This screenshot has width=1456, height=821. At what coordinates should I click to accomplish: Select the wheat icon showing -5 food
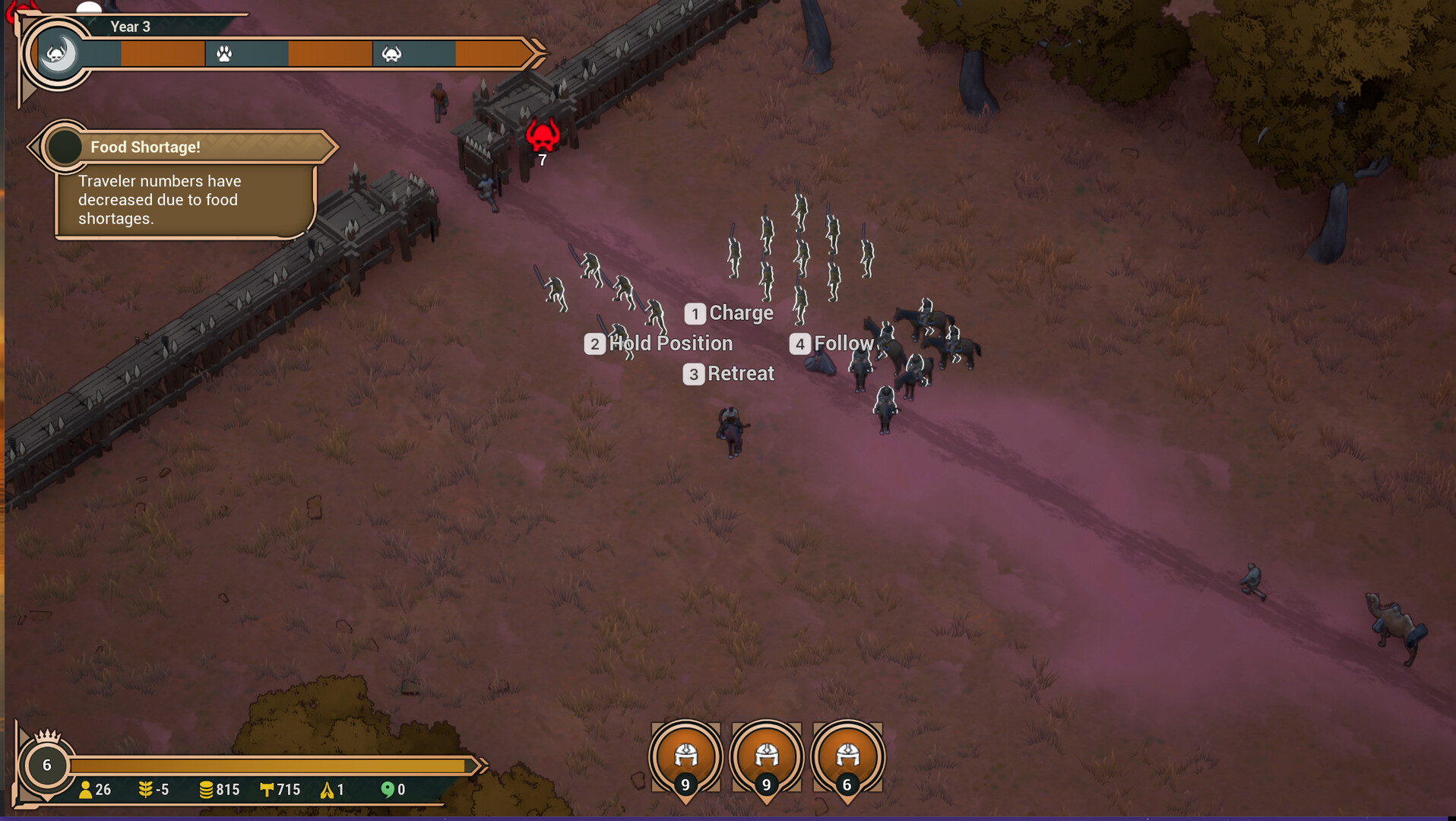[x=145, y=790]
